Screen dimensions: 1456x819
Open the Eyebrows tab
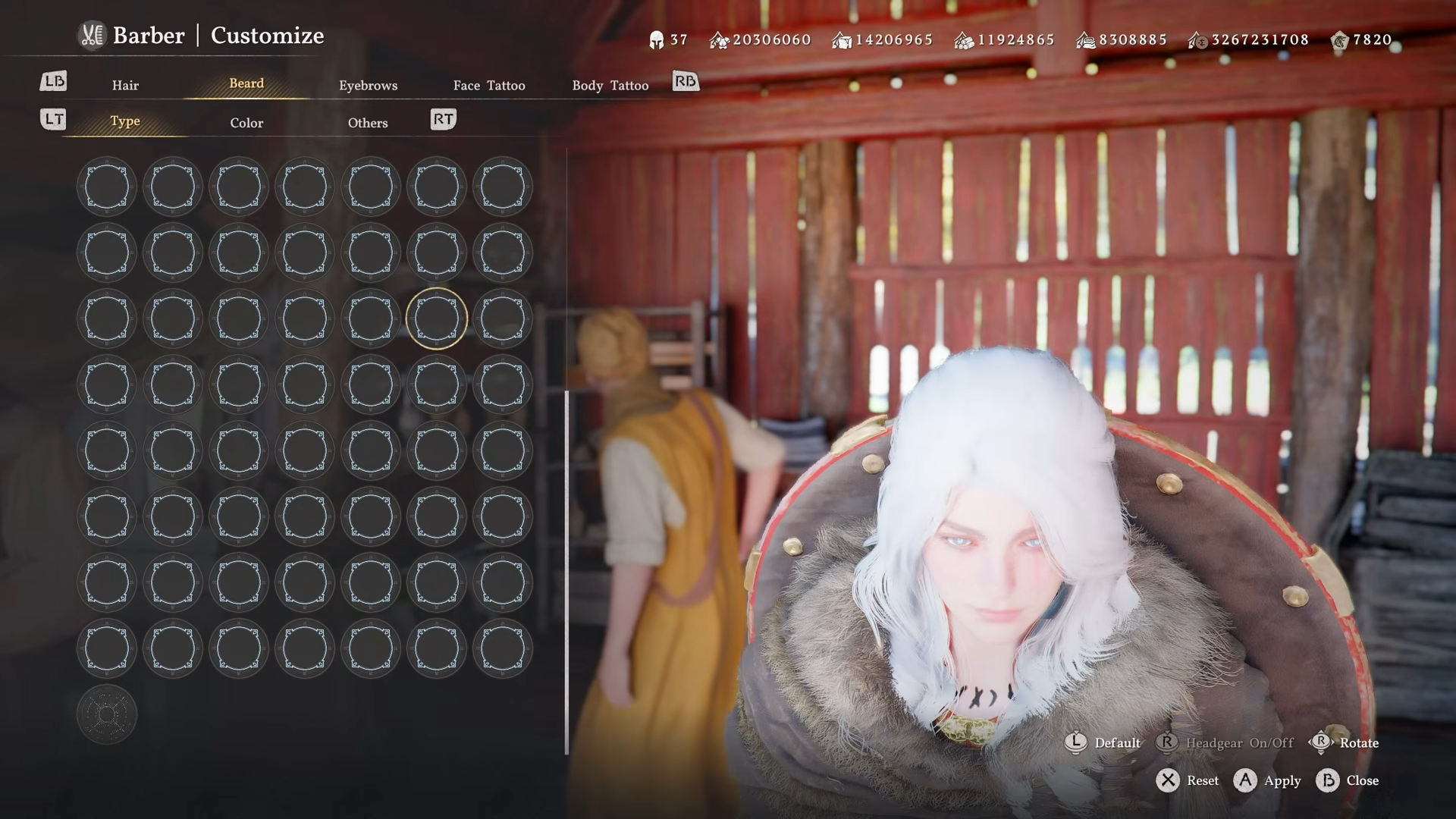pos(368,85)
